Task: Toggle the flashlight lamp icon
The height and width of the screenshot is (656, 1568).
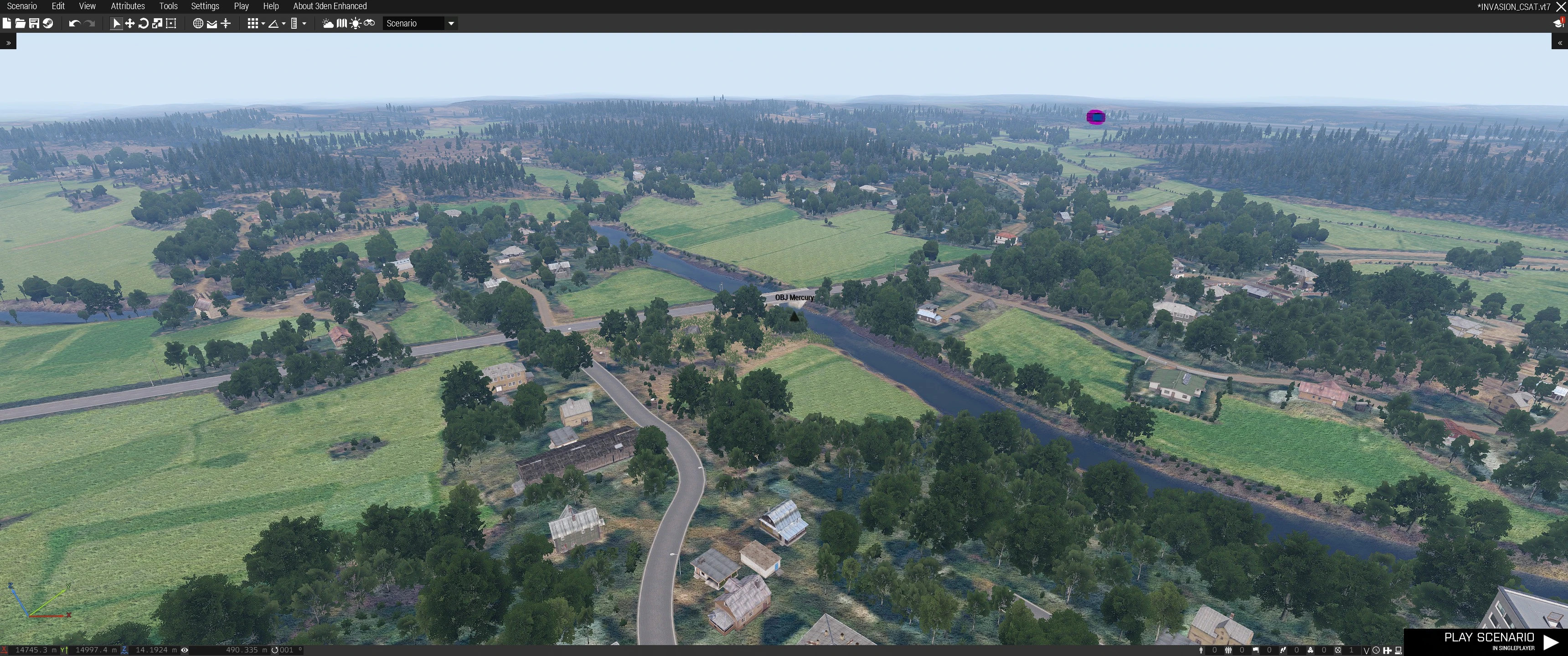Action: [x=356, y=23]
